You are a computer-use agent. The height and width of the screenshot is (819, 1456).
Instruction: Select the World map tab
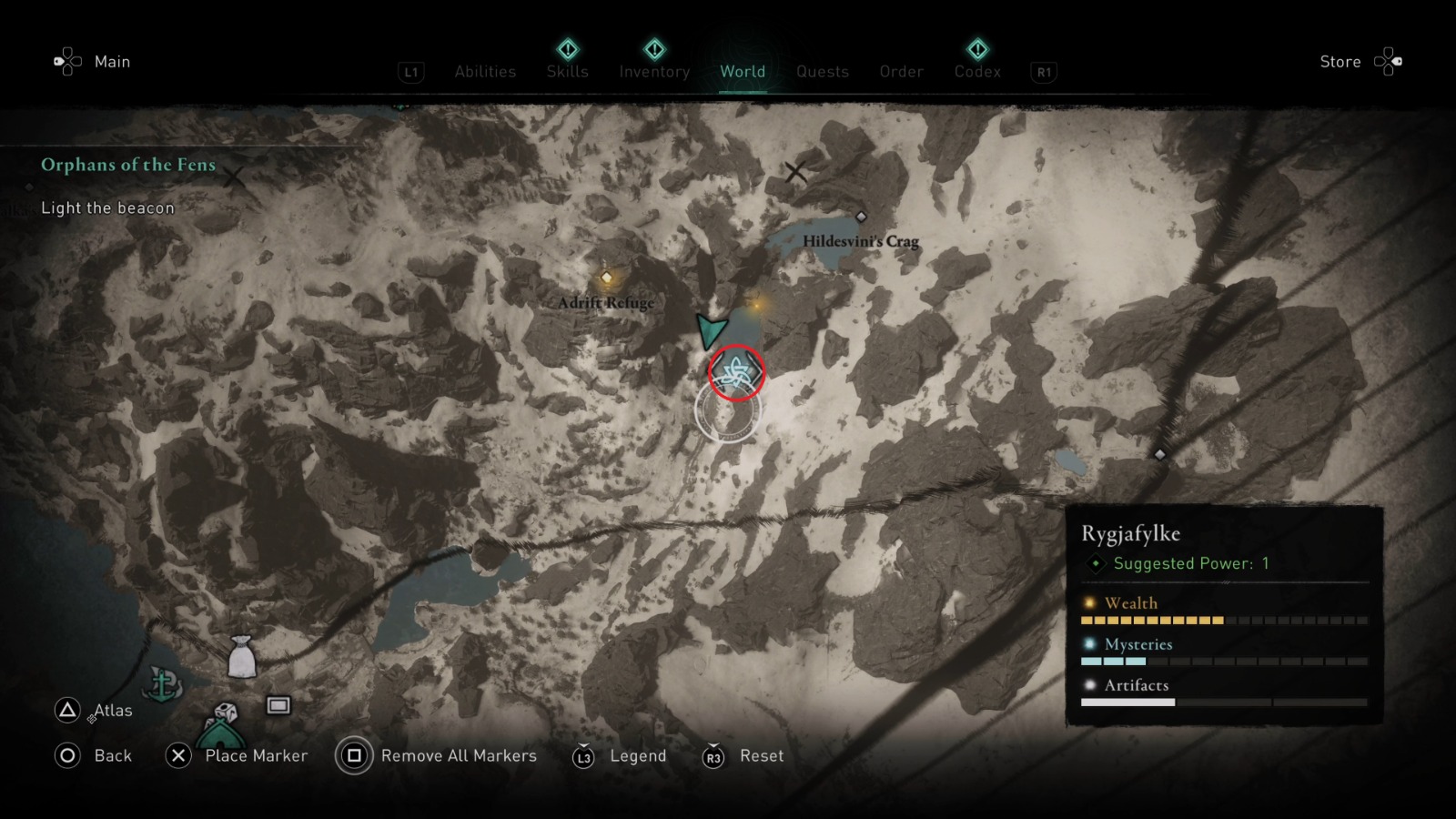click(x=743, y=71)
